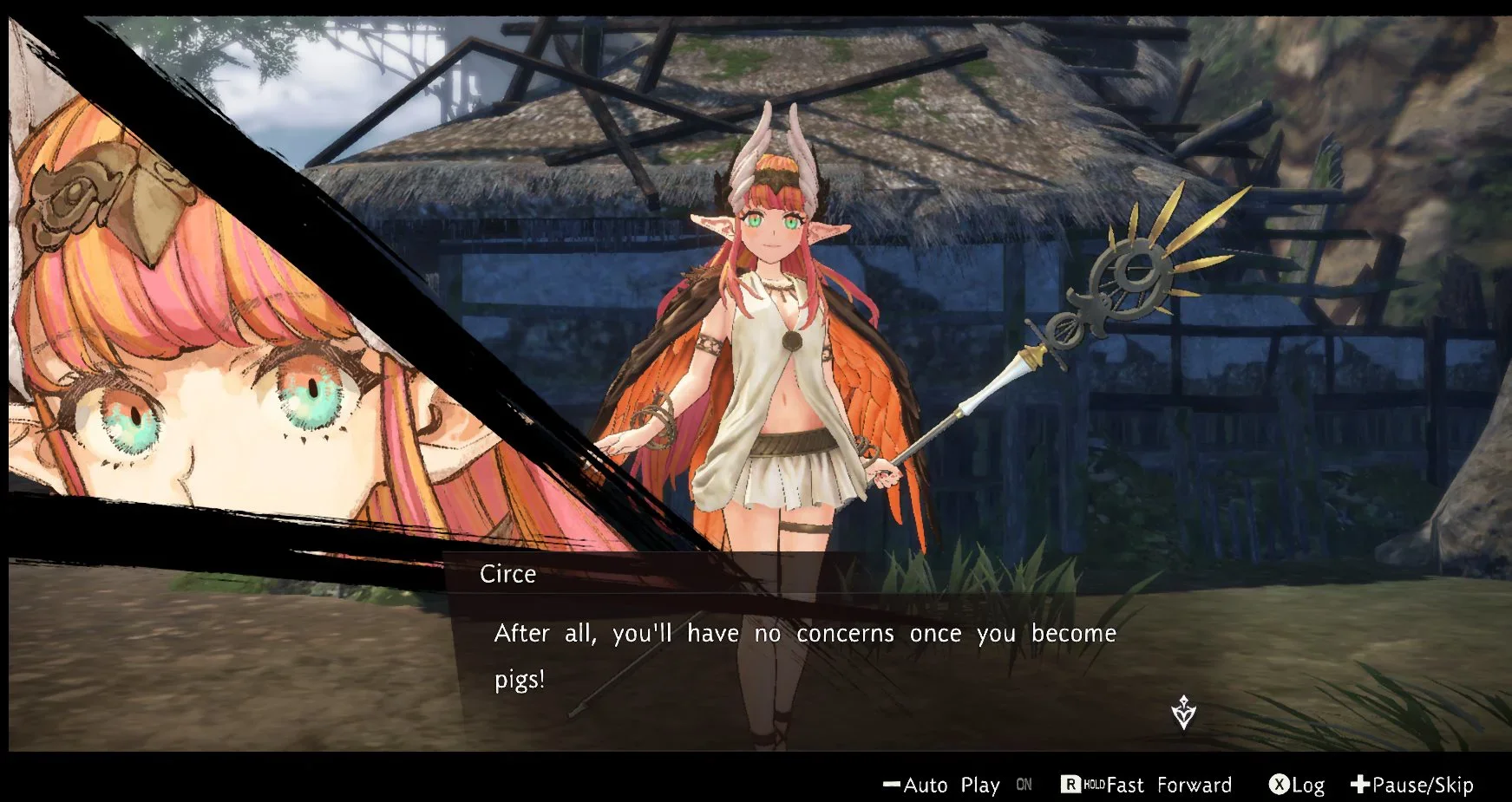
Task: Click the HOLD badge next to the R icon
Action: click(1095, 786)
